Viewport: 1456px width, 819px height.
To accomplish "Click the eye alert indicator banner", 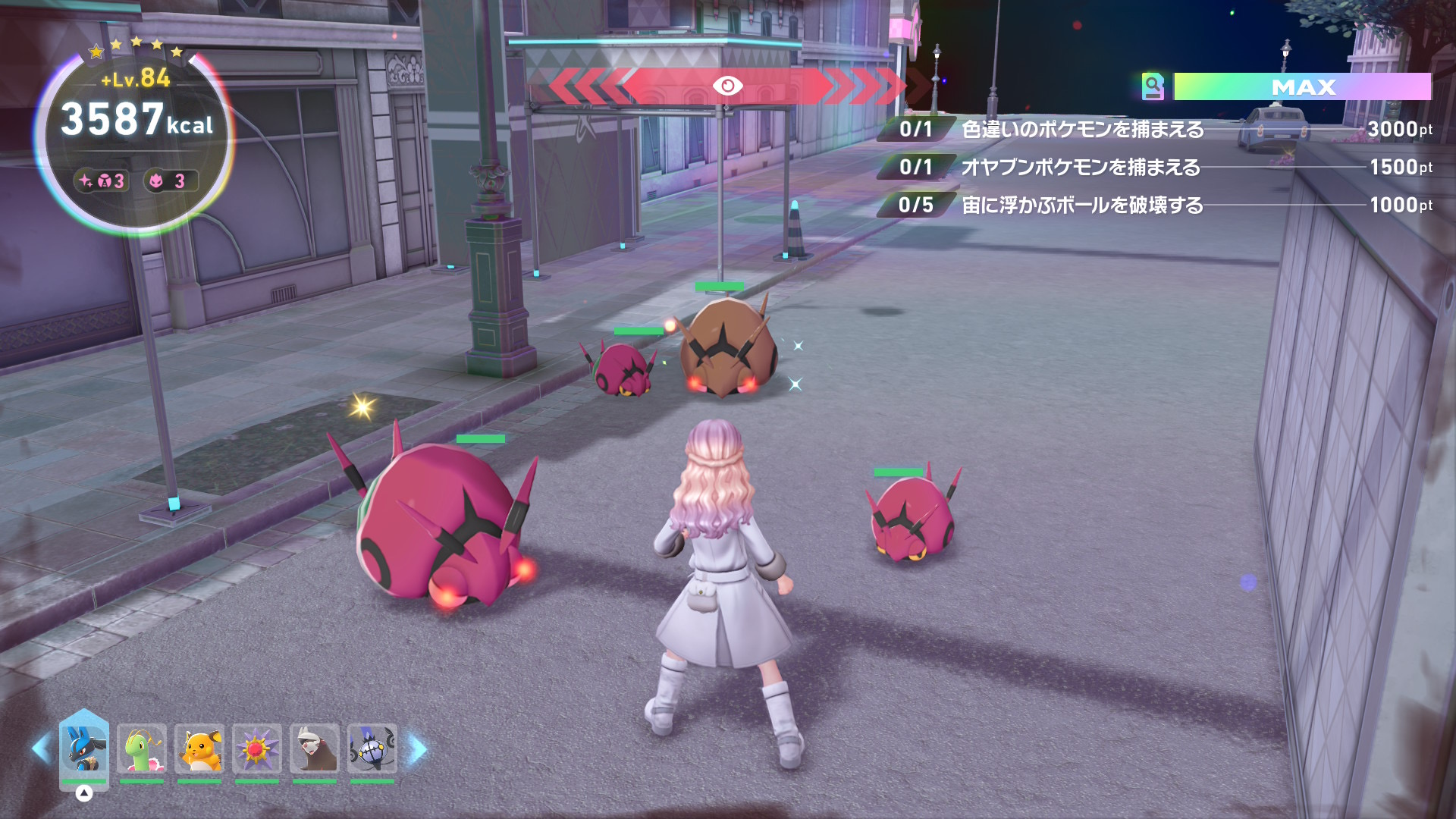I will coord(726,86).
